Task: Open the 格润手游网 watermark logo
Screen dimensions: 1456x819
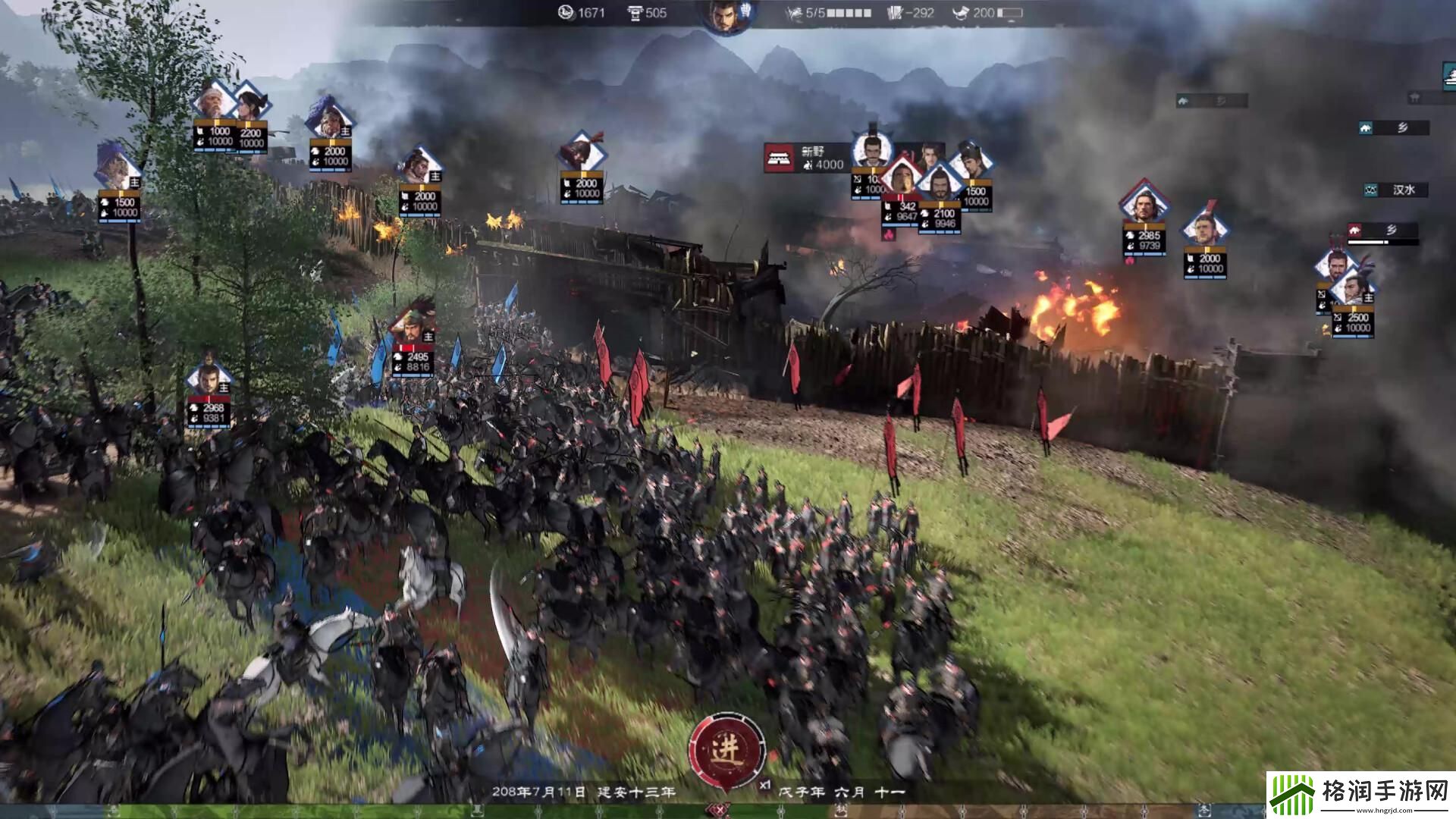Action: (1360, 795)
